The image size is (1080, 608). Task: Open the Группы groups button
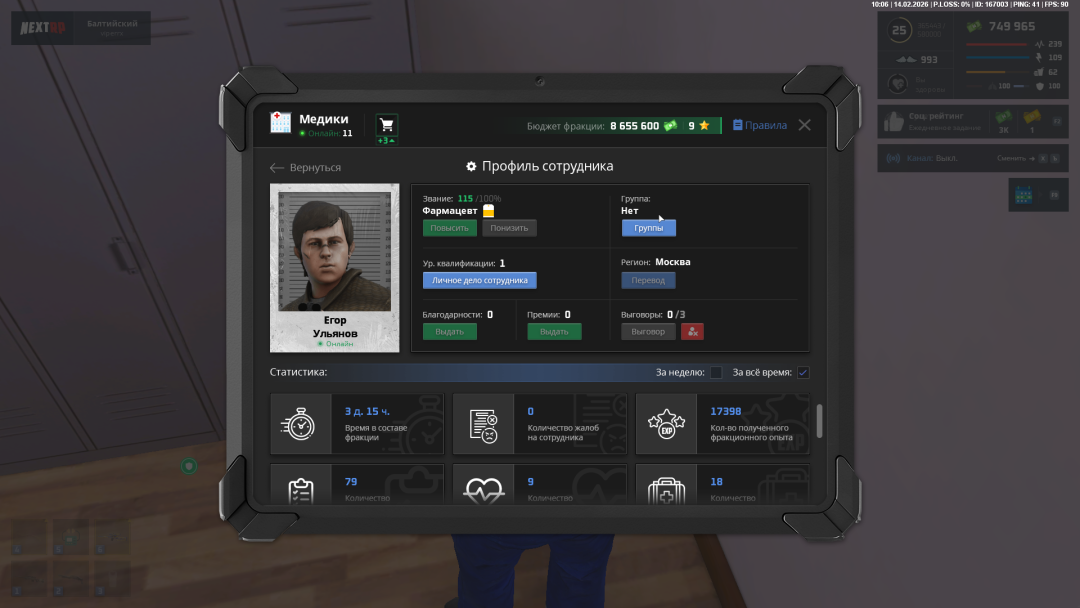[648, 228]
